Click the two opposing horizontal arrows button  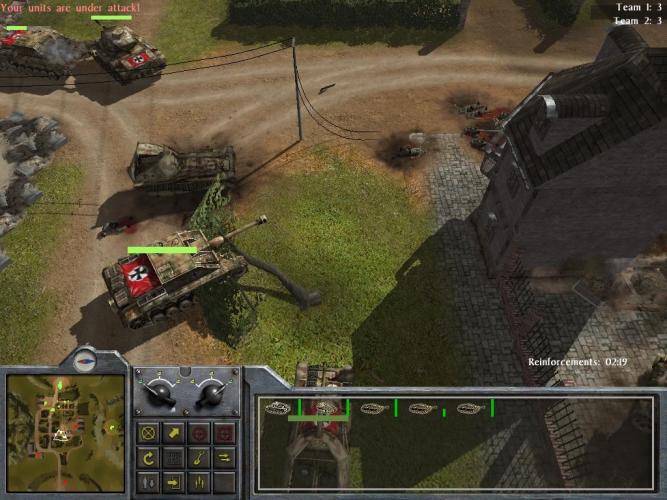point(224,458)
